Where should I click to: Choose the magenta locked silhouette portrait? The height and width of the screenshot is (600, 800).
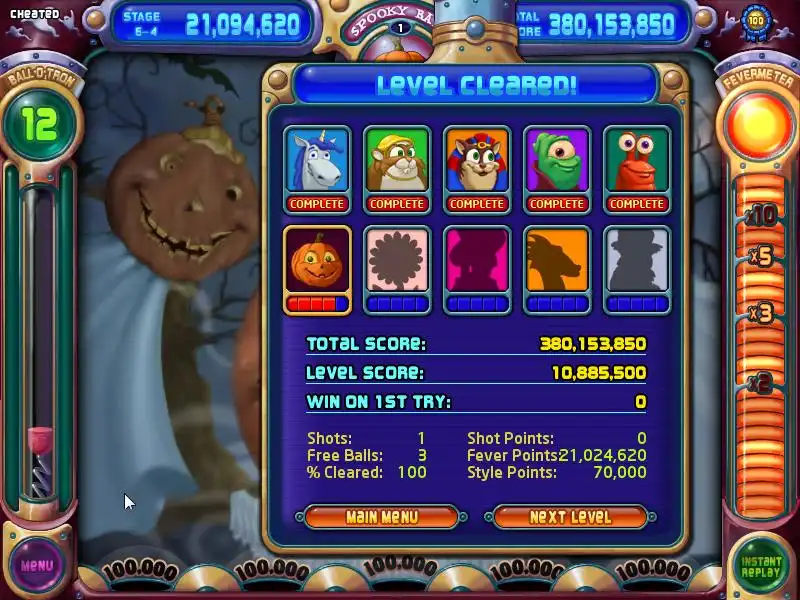(477, 262)
